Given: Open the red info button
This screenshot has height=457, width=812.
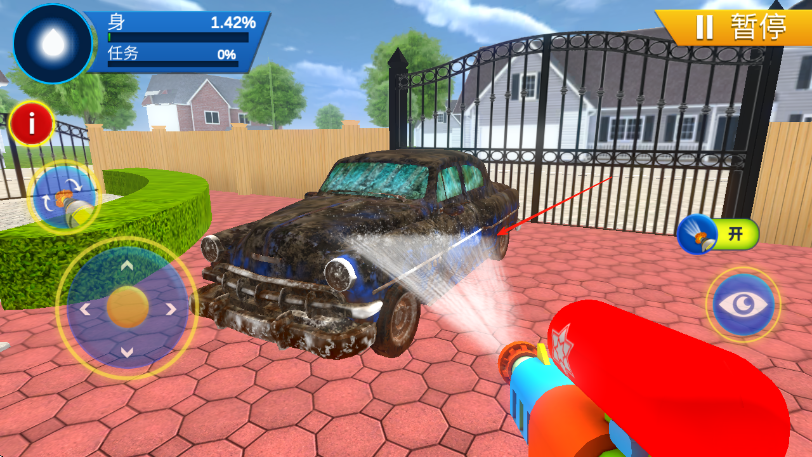Looking at the screenshot, I should pyautogui.click(x=33, y=124).
